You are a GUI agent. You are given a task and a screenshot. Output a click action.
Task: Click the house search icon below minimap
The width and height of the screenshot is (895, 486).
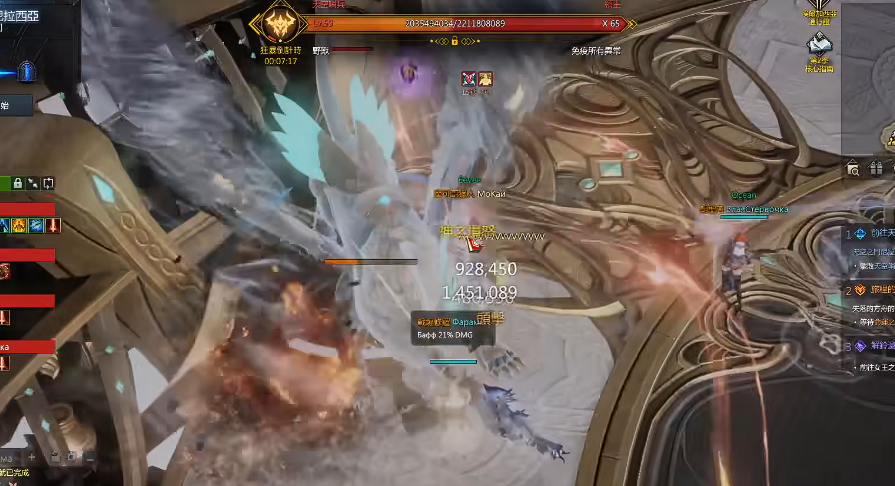coord(852,168)
